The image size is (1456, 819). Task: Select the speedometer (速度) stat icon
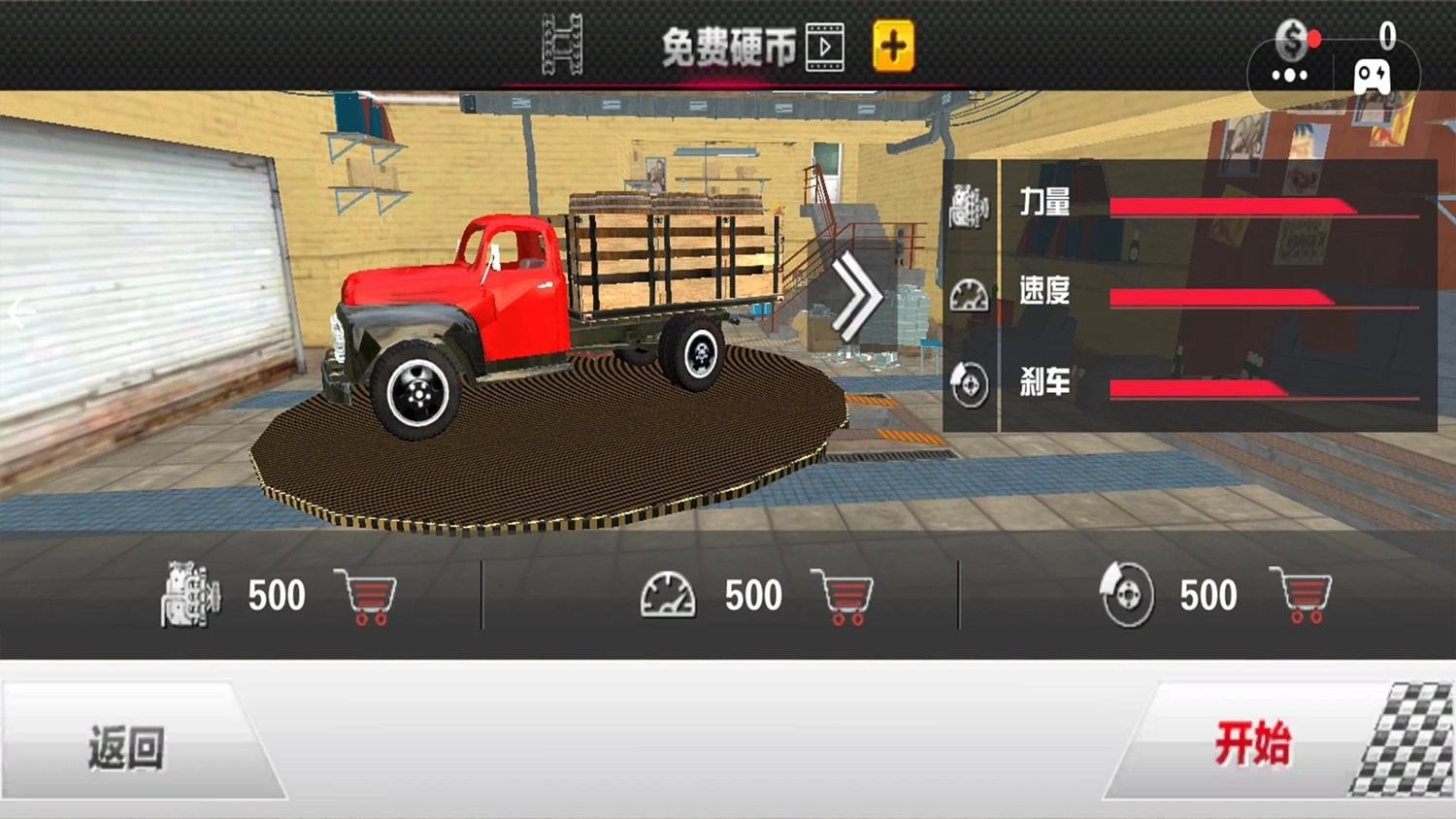[x=967, y=297]
